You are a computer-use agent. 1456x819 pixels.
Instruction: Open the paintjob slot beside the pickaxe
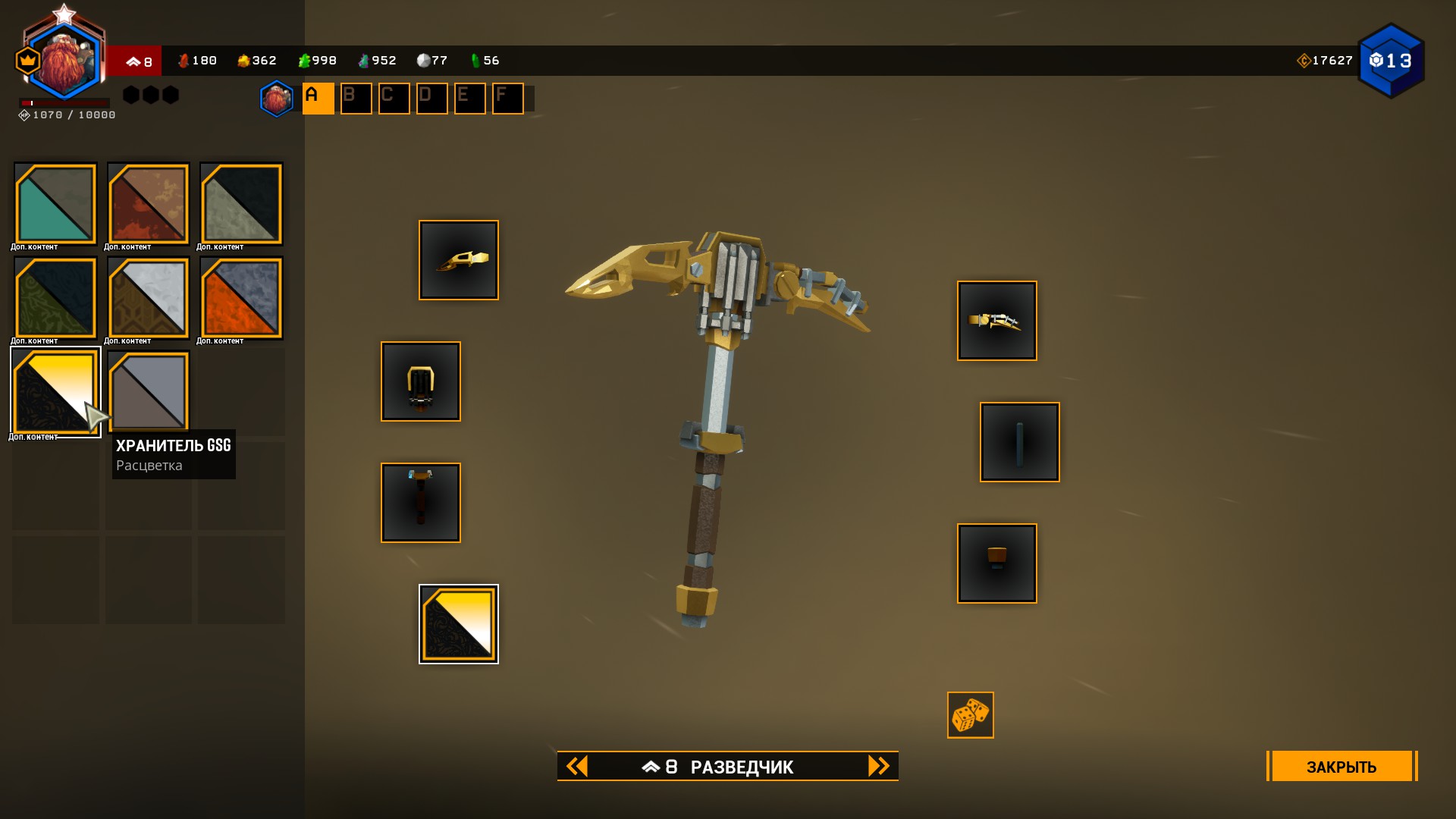coord(458,624)
